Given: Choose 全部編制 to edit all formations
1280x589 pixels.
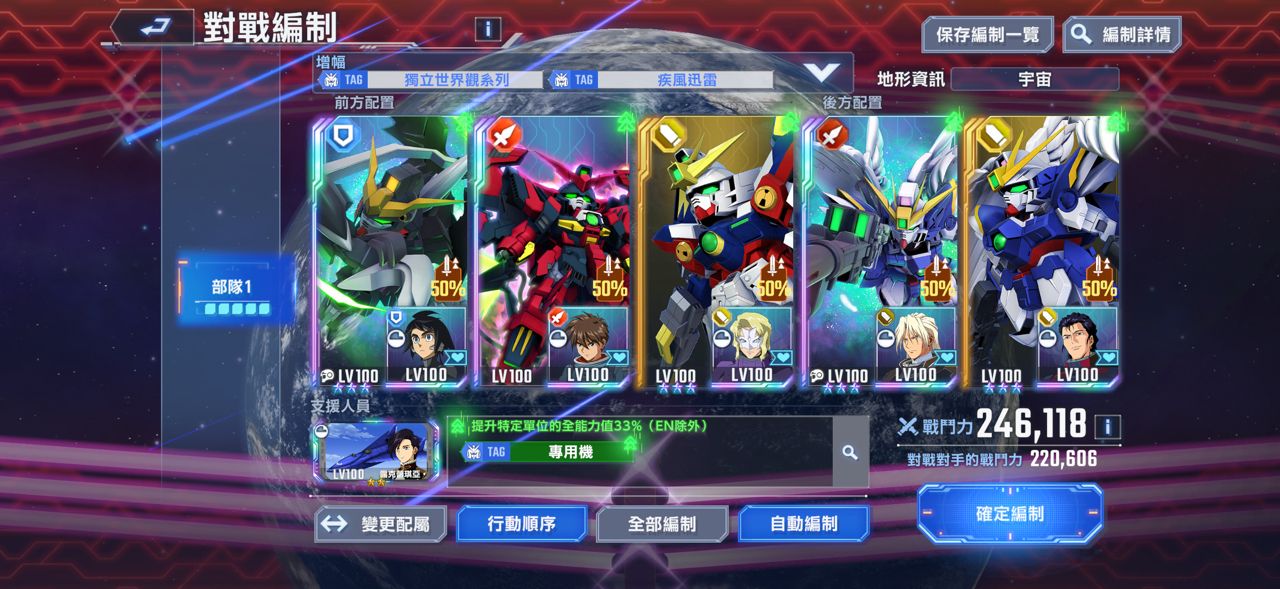Looking at the screenshot, I should click(662, 523).
